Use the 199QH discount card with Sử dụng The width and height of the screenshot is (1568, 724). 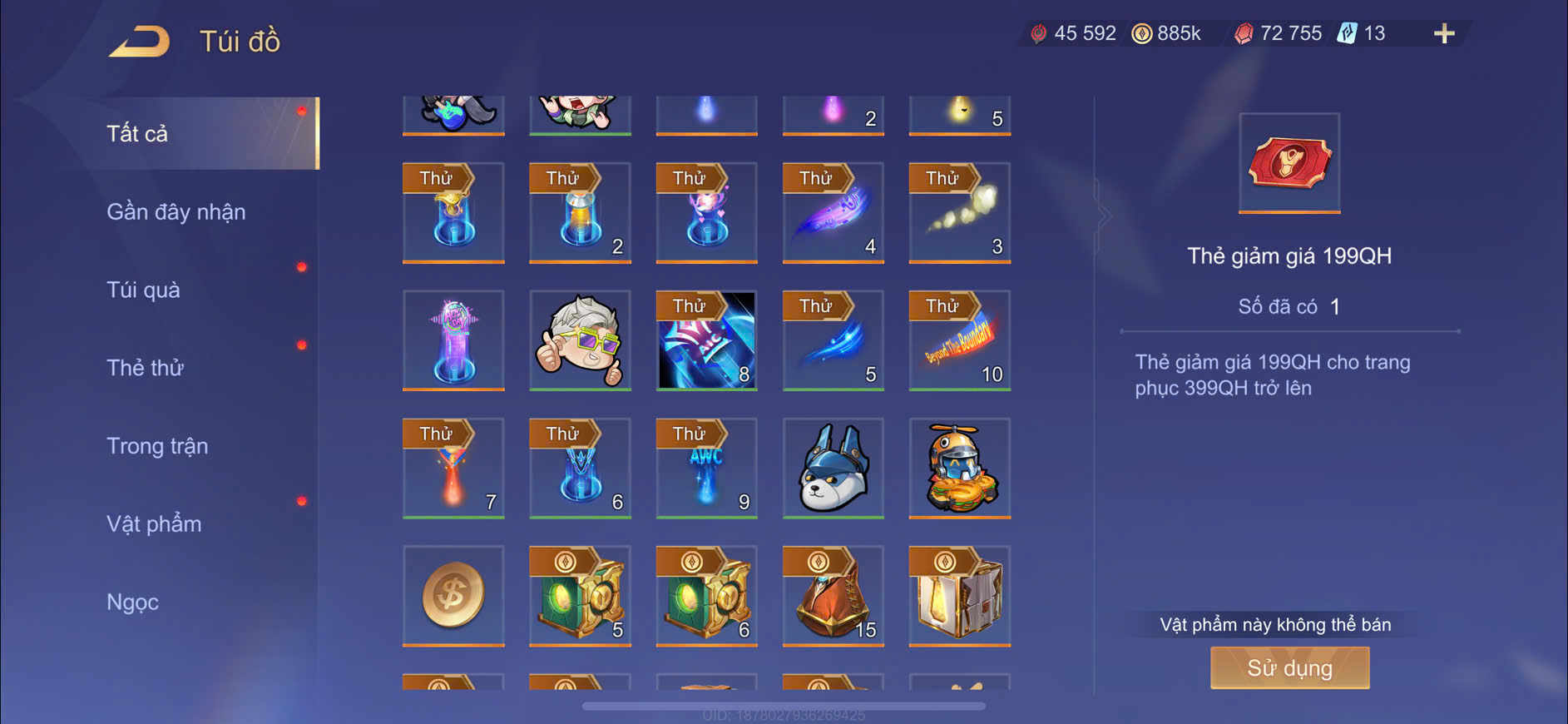click(x=1289, y=668)
